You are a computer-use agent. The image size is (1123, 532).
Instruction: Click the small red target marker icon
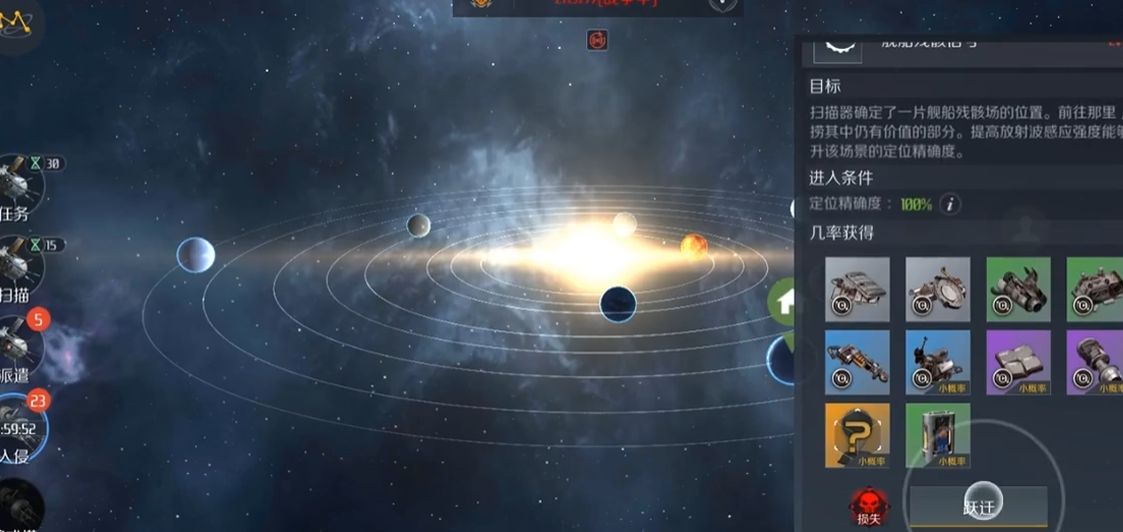click(x=597, y=40)
